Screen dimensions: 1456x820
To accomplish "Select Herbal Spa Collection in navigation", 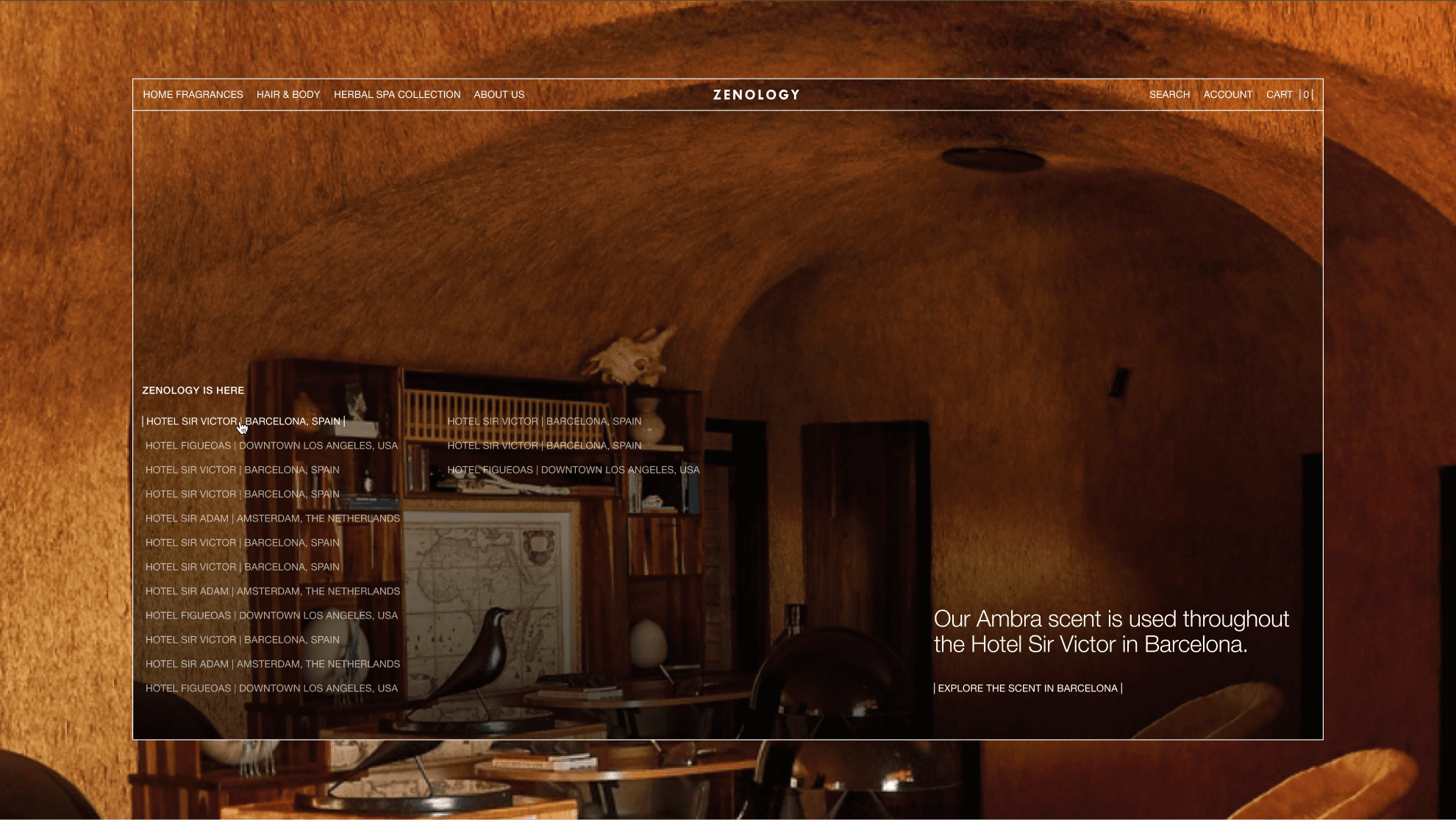I will tap(397, 95).
